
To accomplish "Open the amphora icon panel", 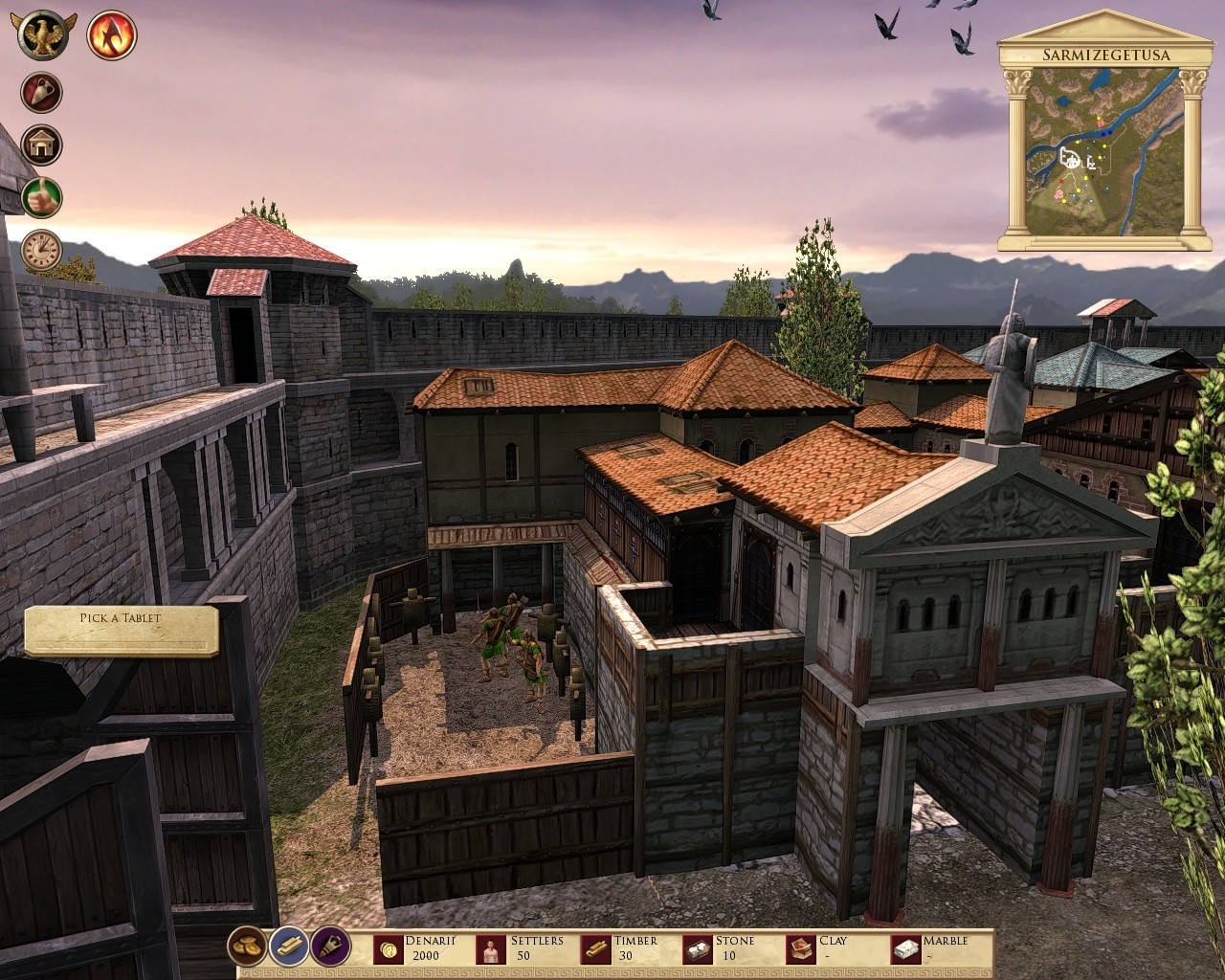I will [42, 94].
